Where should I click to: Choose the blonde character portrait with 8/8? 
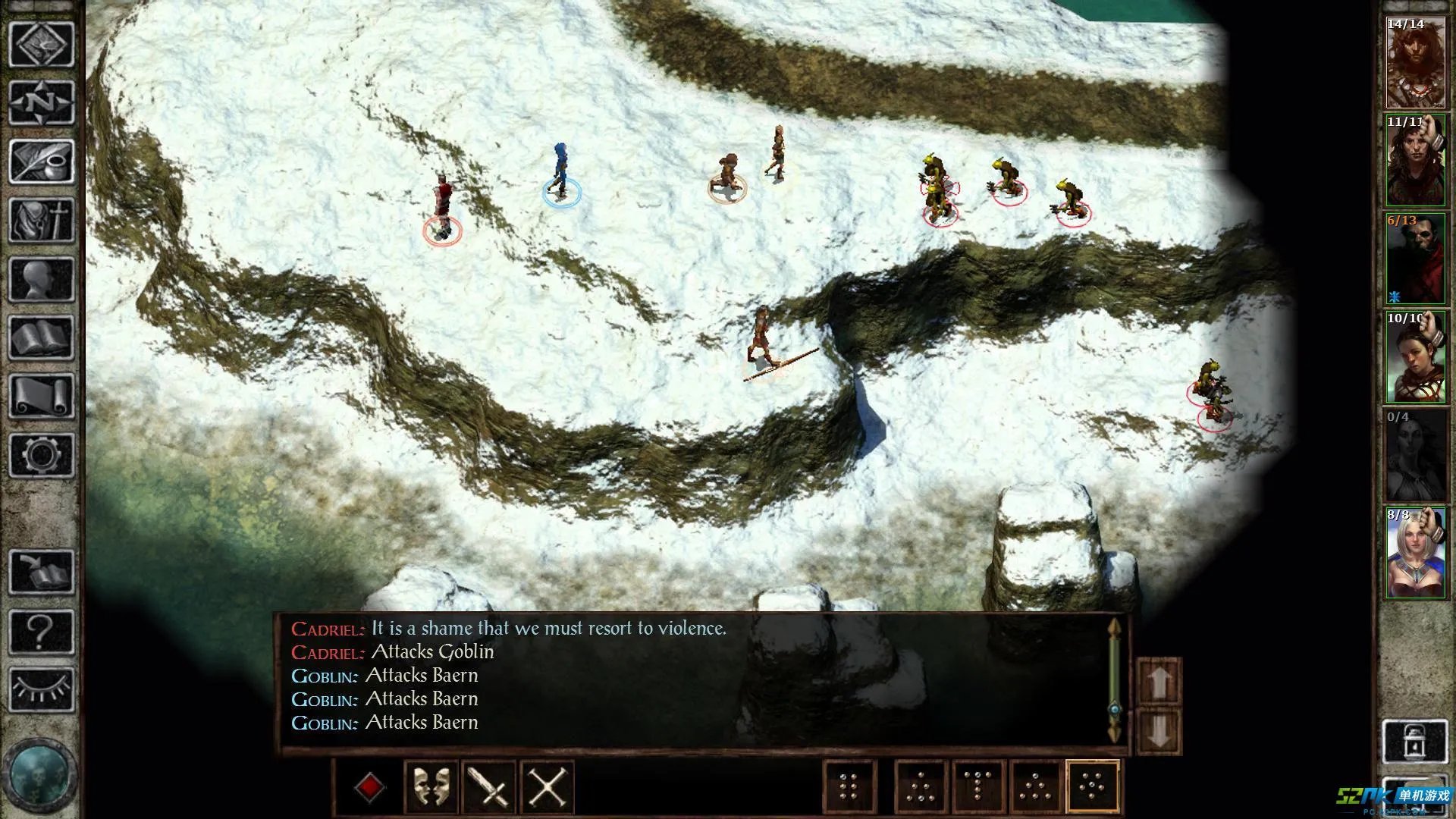pyautogui.click(x=1415, y=554)
